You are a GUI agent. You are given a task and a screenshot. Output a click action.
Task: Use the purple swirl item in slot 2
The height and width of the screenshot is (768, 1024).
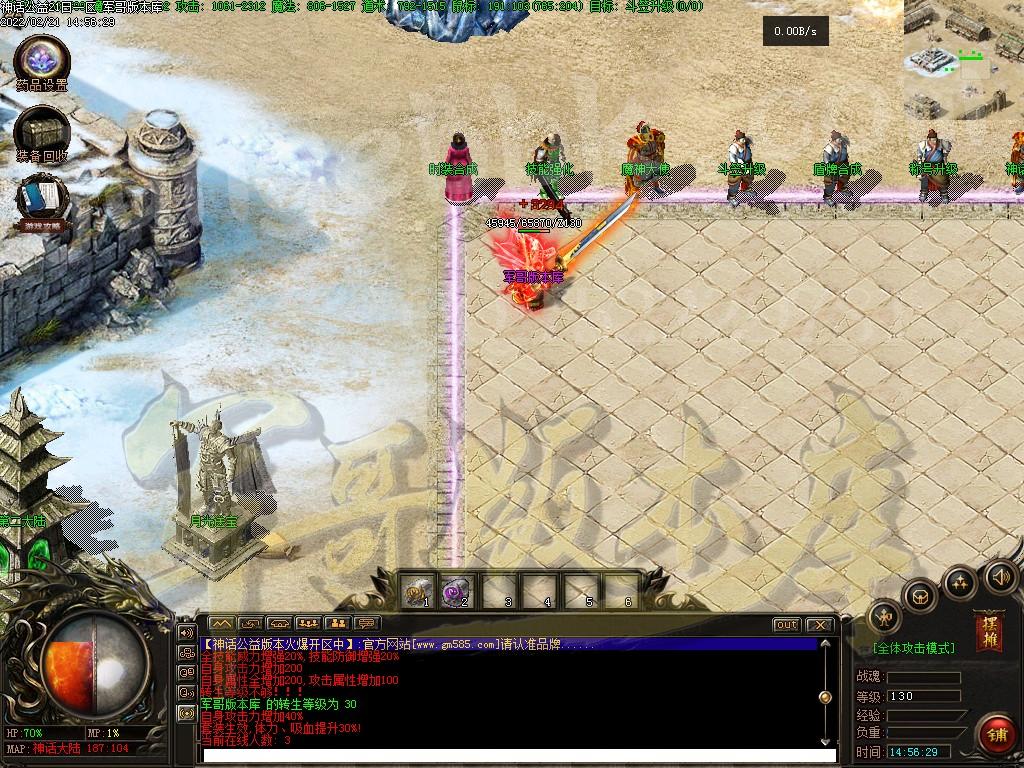click(458, 593)
